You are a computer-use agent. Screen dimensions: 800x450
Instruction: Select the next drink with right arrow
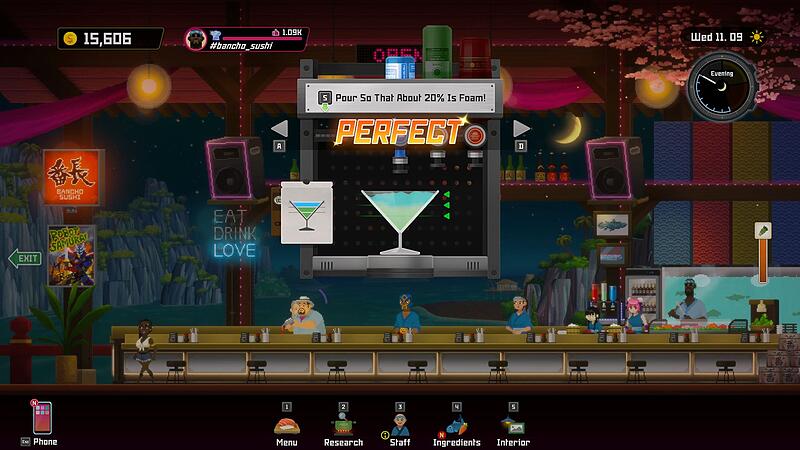tap(521, 128)
